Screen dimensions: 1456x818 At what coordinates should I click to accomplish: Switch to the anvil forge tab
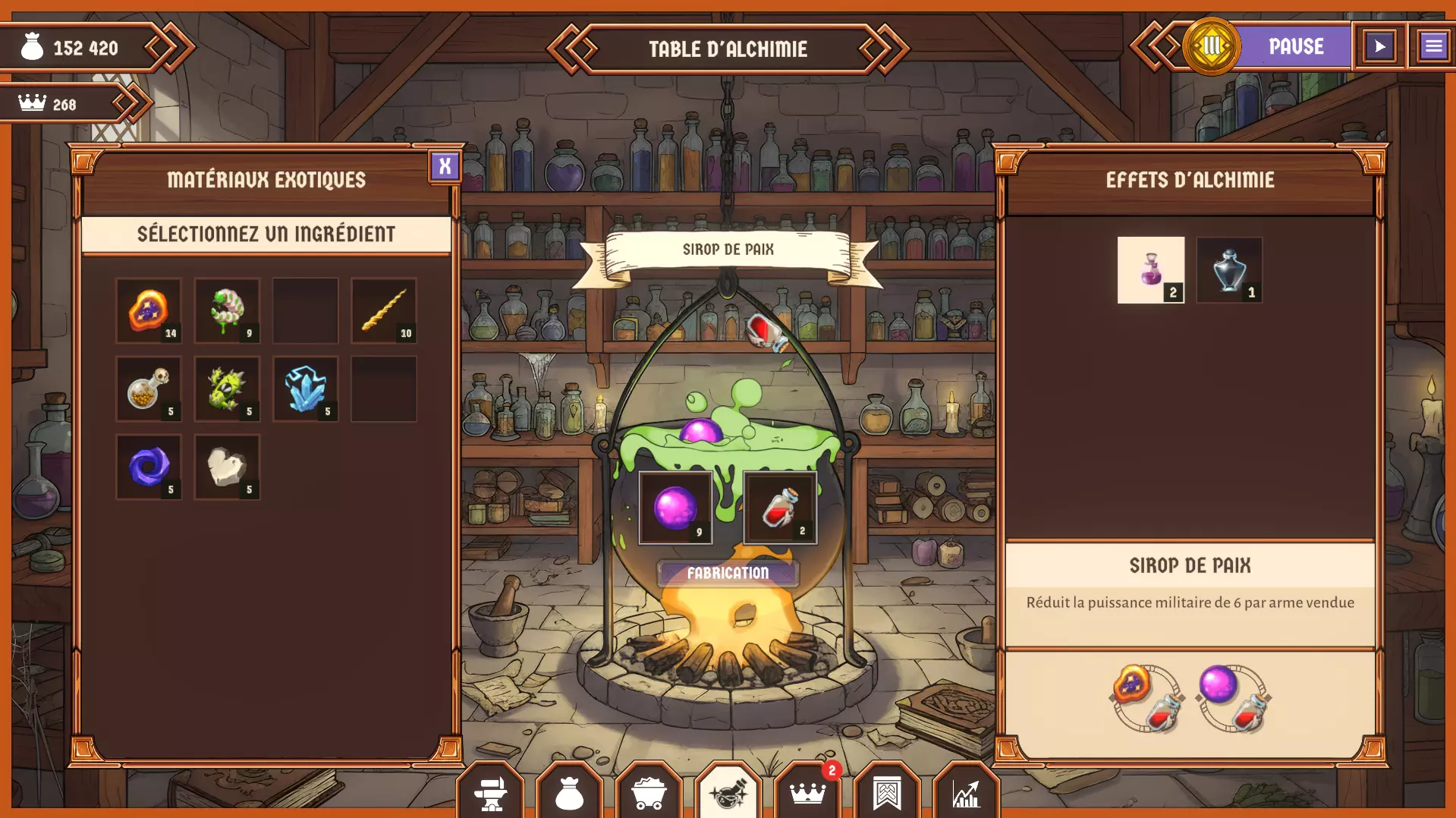[x=491, y=793]
